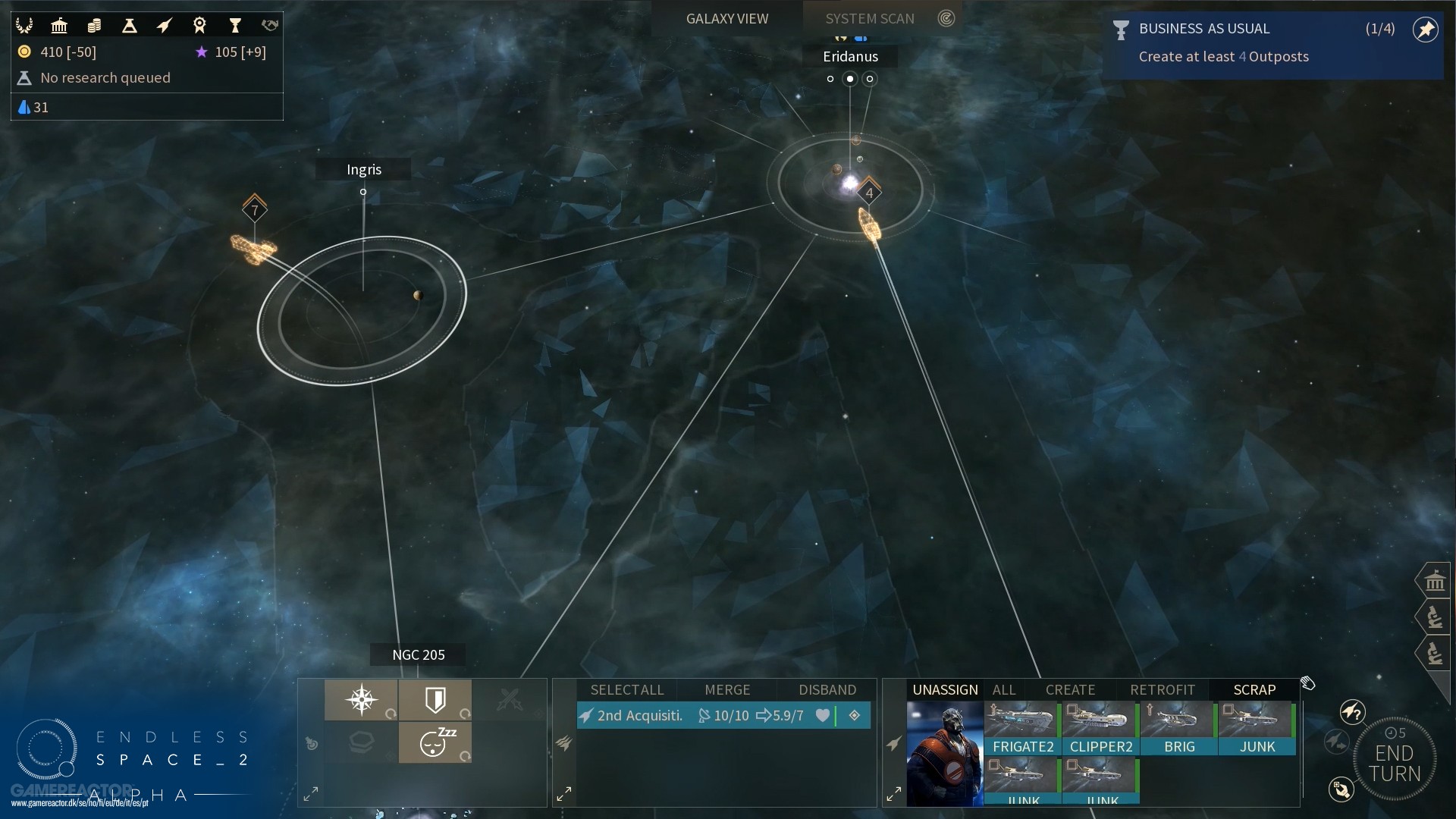
Task: Activate the shield guard action in fleet panel
Action: pos(436,700)
